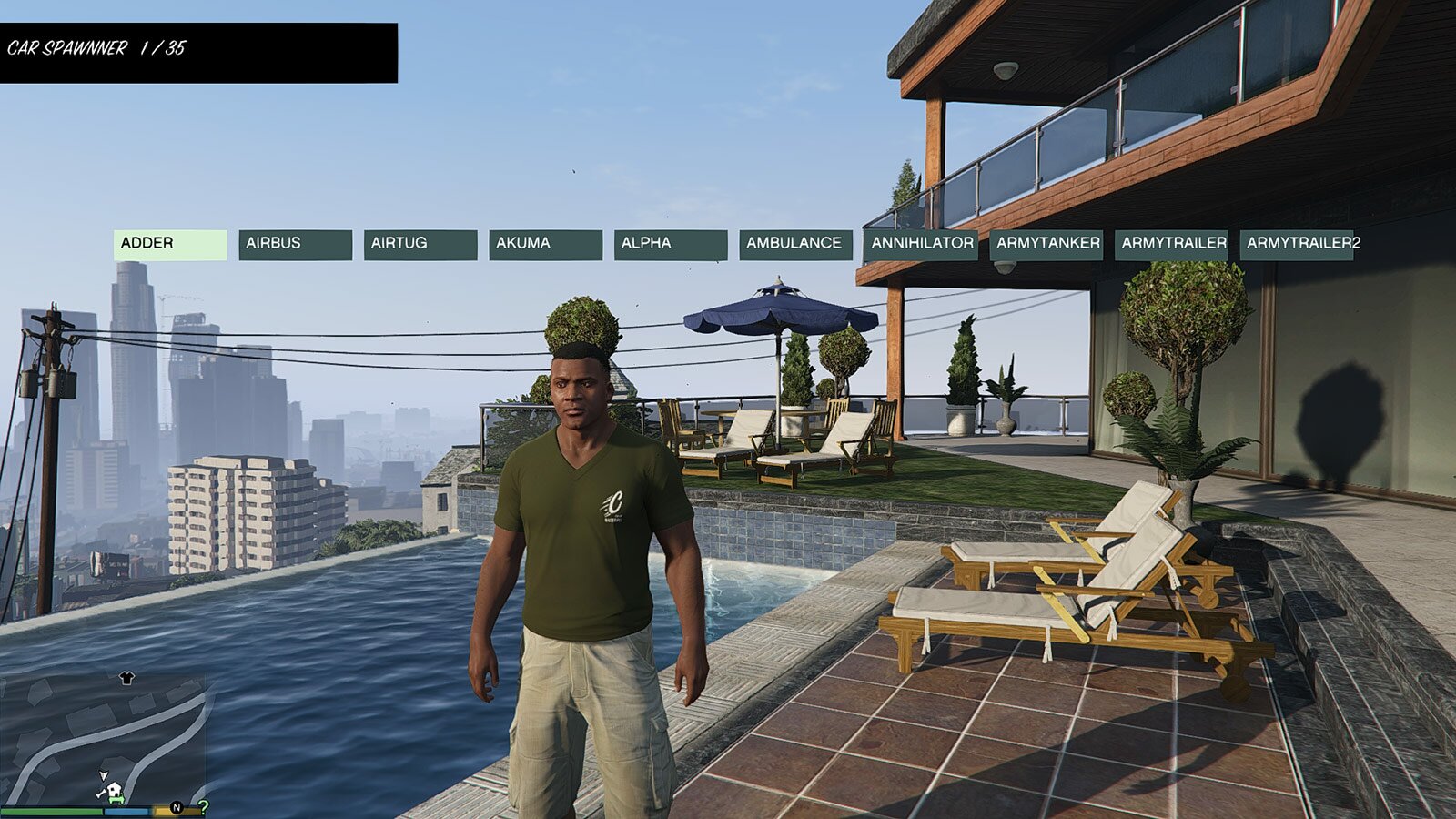Pick the AIRTUG vehicle option
Viewport: 1456px width, 819px height.
420,244
